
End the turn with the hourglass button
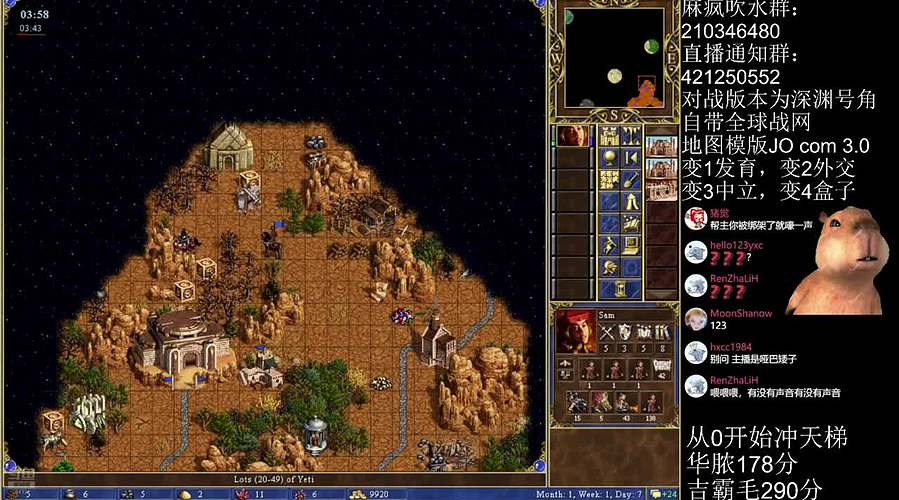pos(621,288)
